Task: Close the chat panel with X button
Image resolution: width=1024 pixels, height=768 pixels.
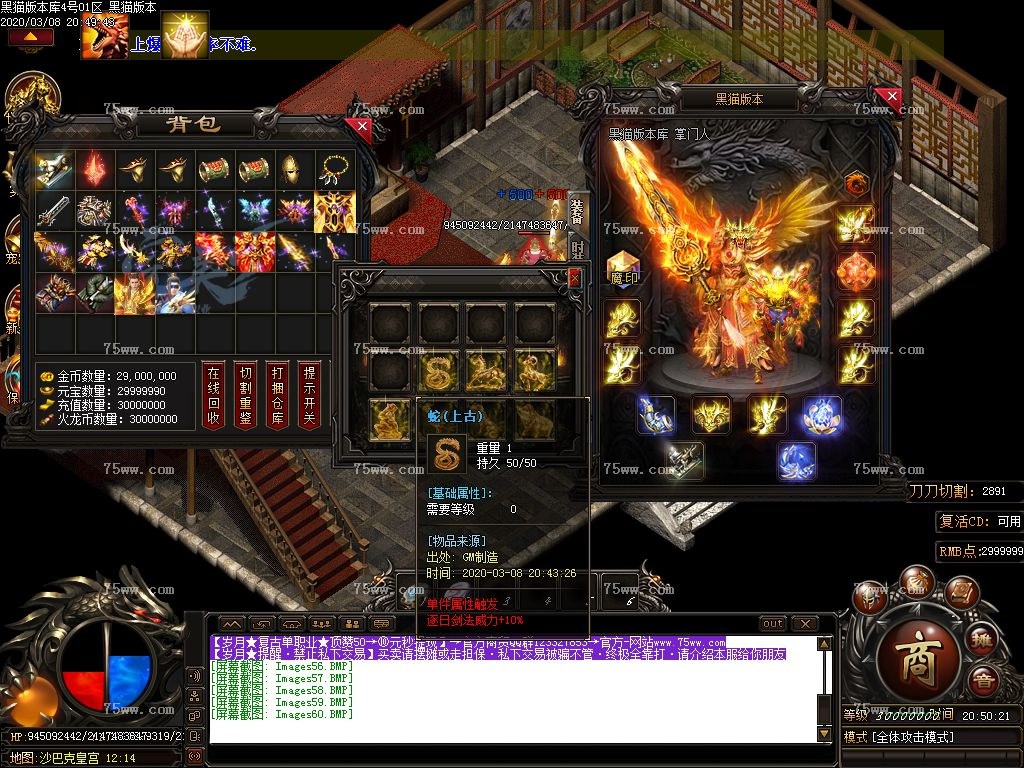Action: [803, 623]
